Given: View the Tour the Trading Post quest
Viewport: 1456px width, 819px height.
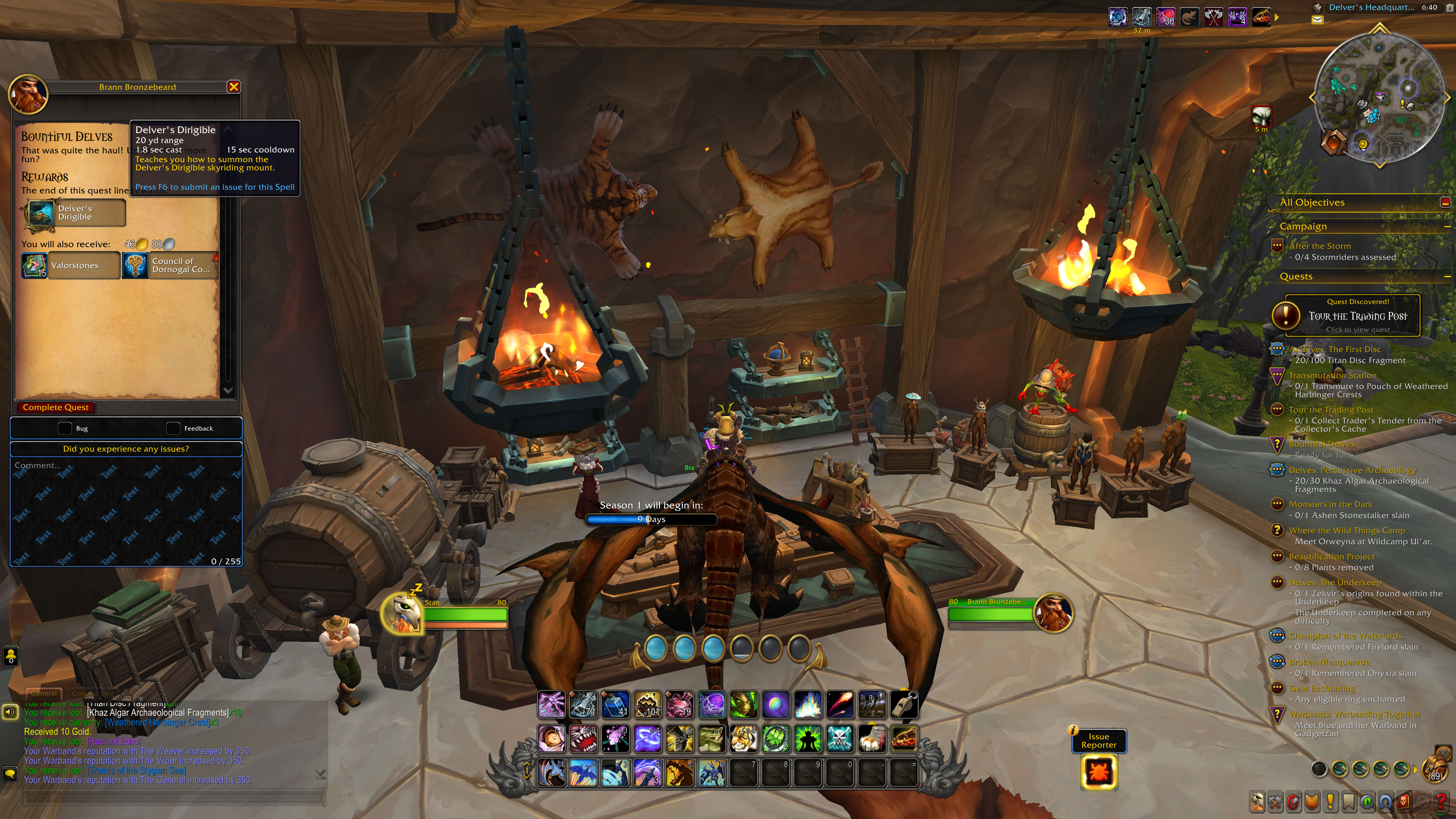Looking at the screenshot, I should click(x=1357, y=316).
